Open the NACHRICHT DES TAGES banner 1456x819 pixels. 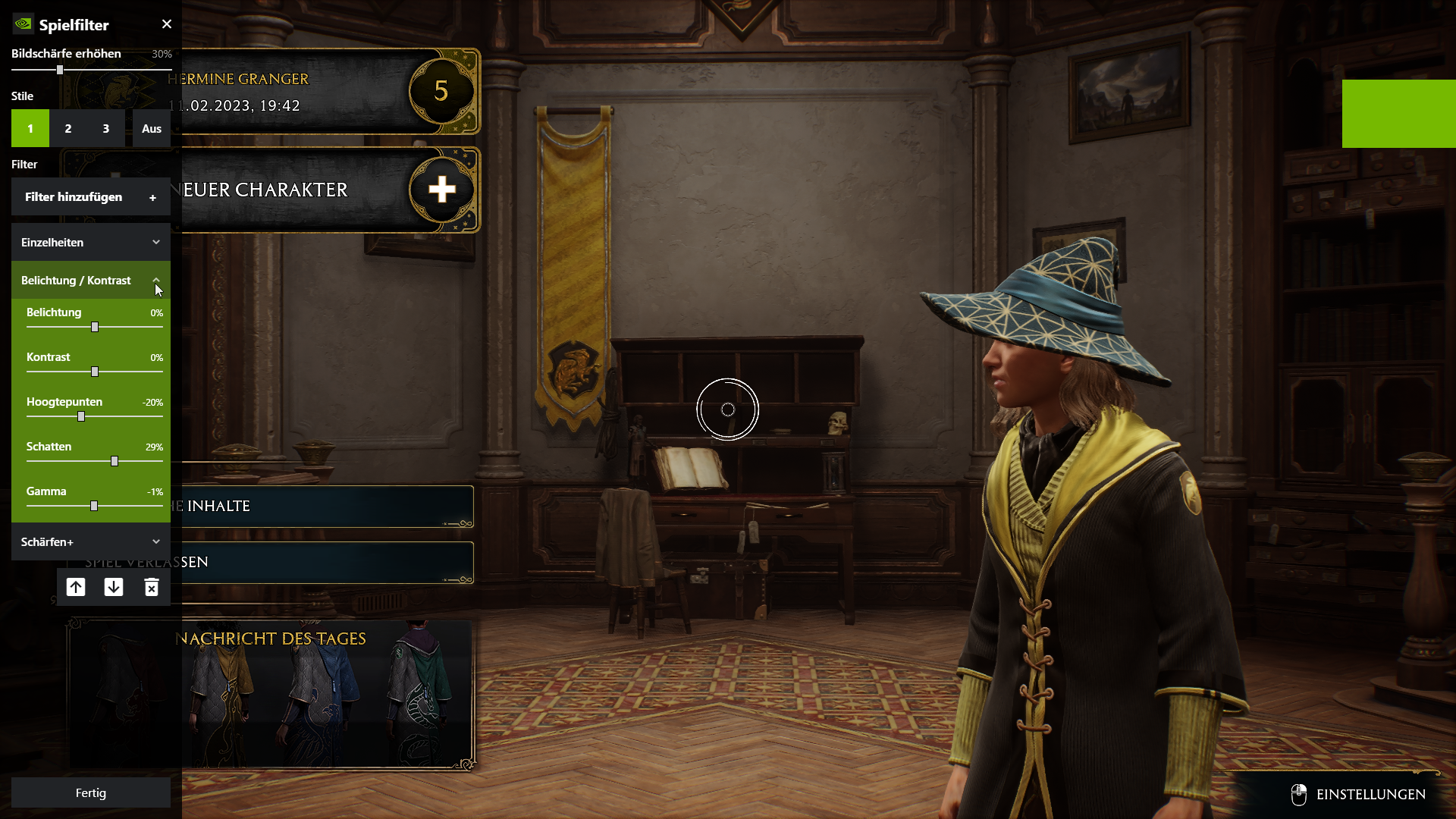tap(271, 639)
